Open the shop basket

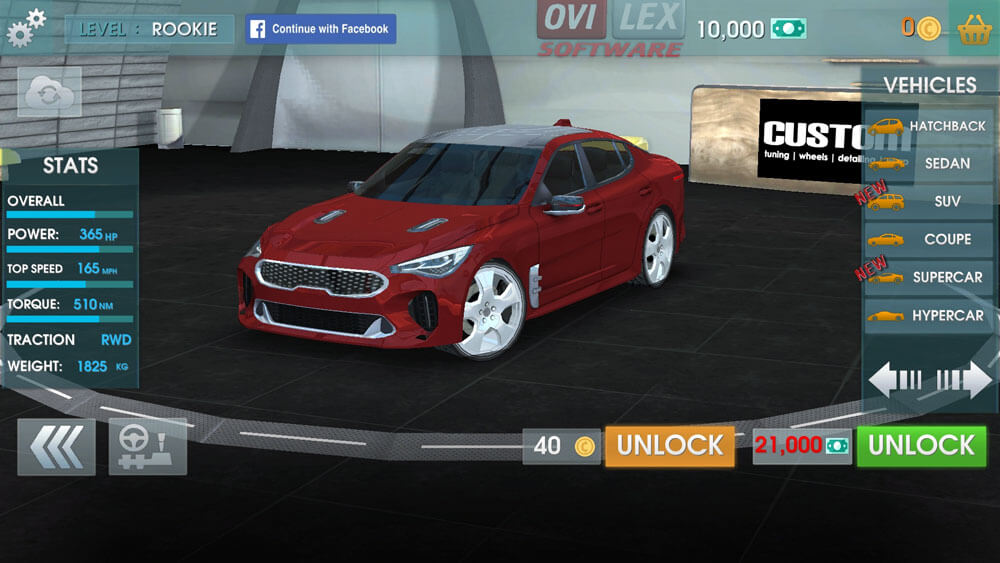973,30
